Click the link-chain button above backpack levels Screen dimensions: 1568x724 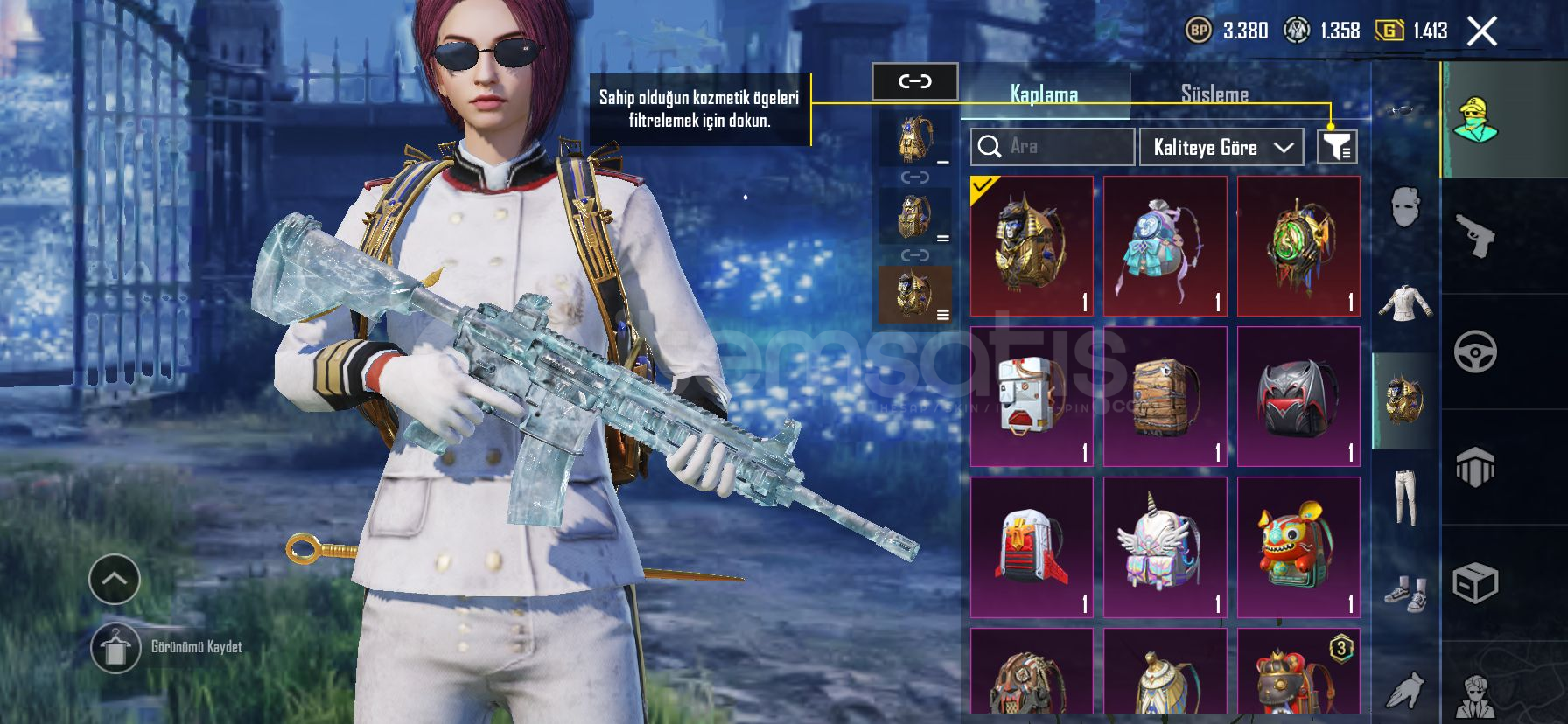pyautogui.click(x=914, y=81)
